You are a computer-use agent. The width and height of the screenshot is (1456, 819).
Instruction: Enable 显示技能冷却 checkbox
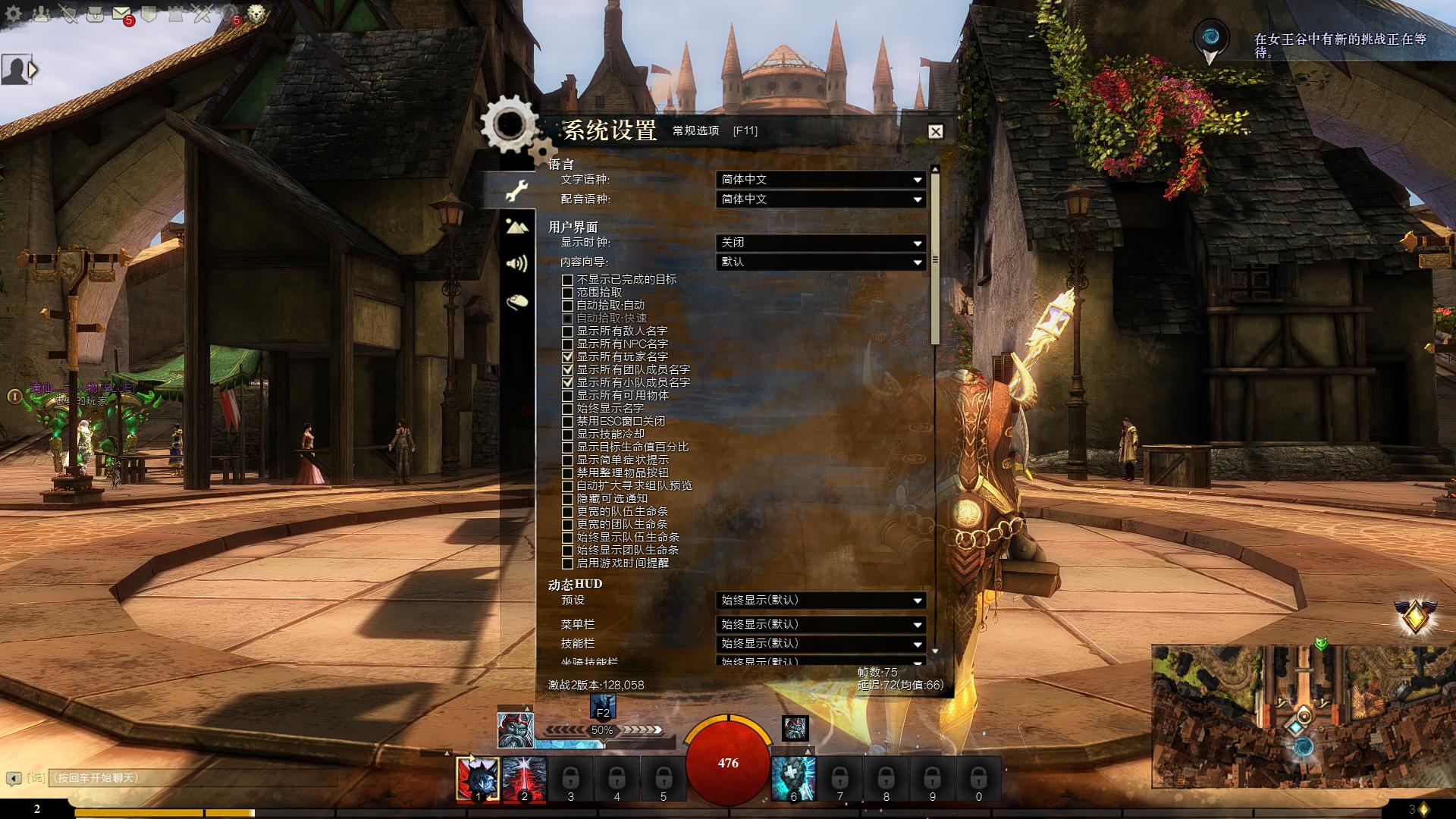[x=567, y=435]
